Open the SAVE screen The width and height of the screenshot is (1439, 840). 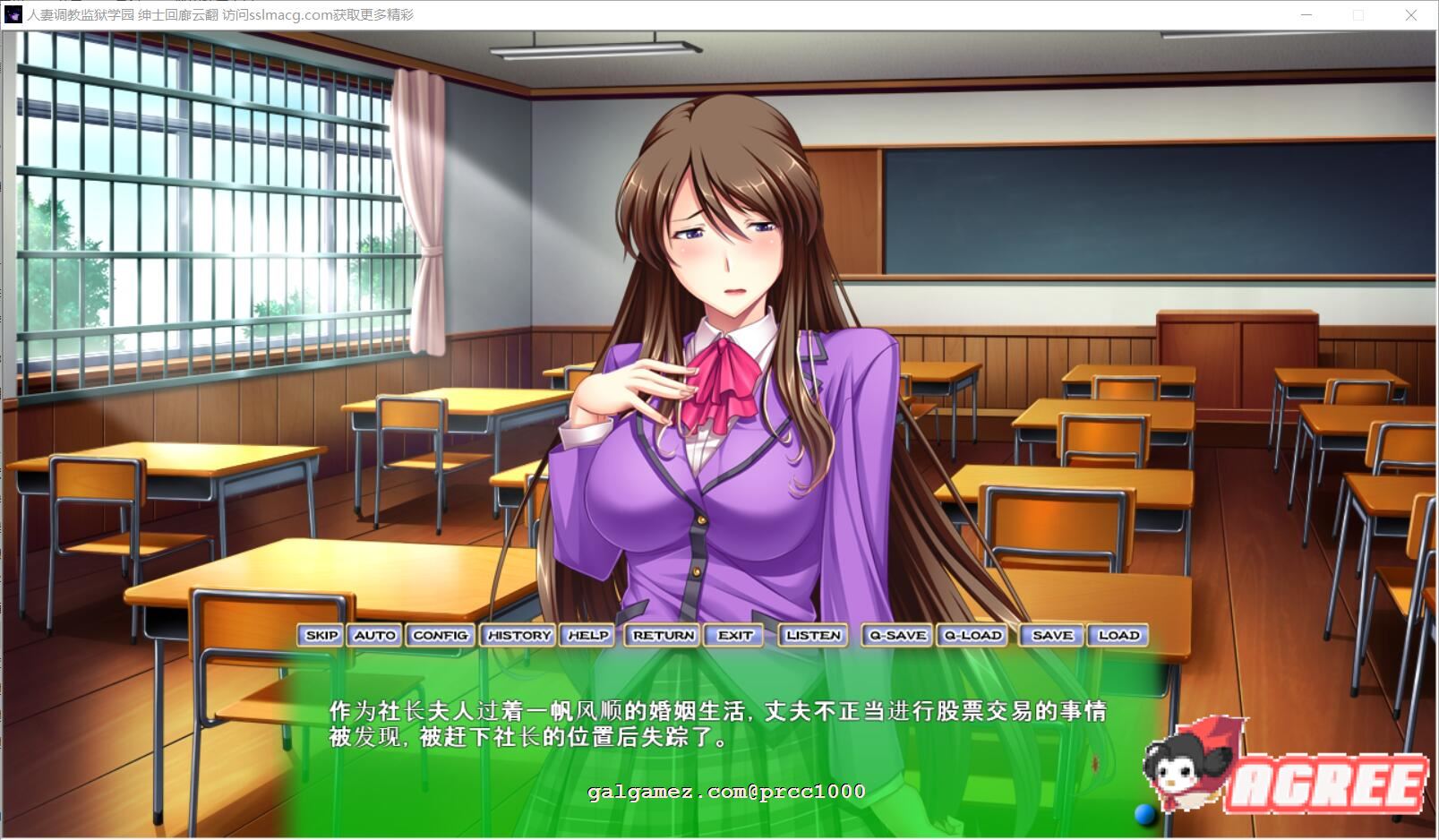coord(1050,635)
